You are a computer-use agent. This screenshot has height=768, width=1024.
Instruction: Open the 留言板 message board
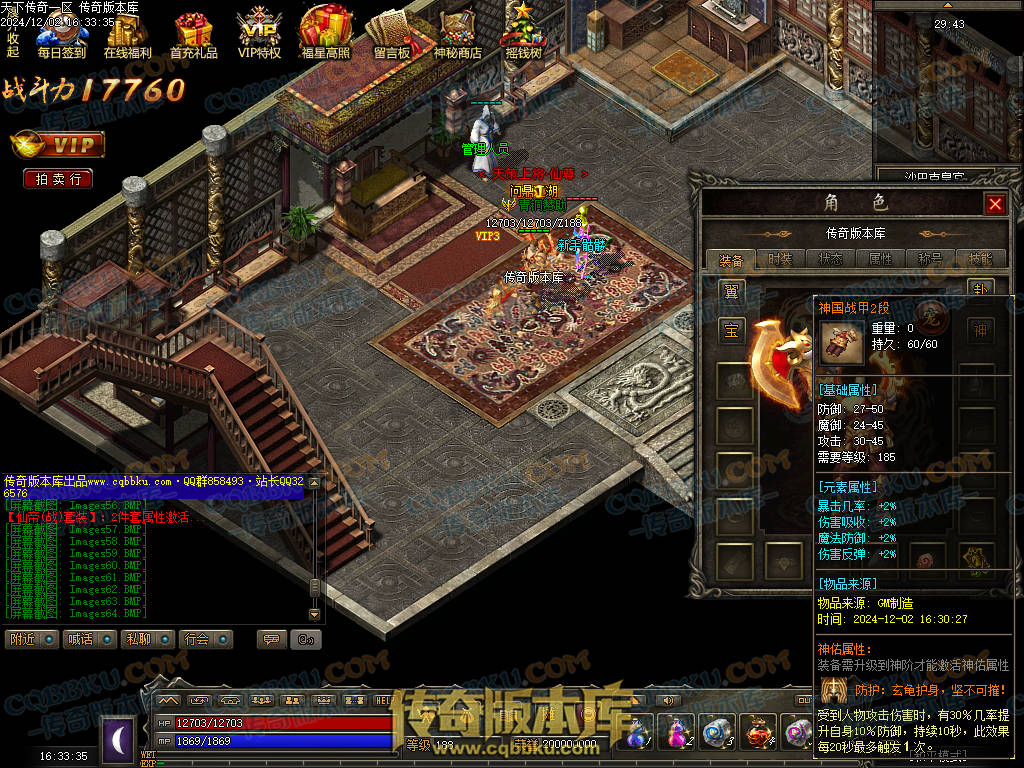391,36
